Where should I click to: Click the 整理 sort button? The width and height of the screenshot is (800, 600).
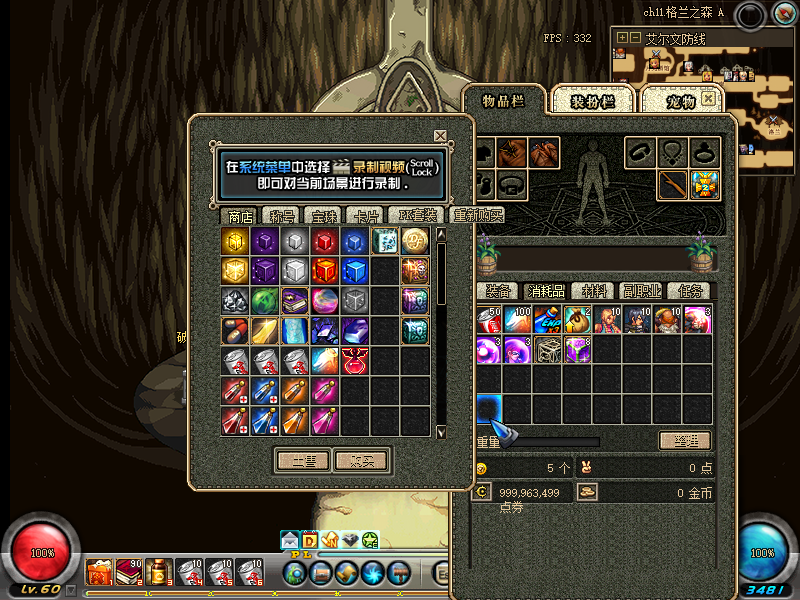coord(684,441)
